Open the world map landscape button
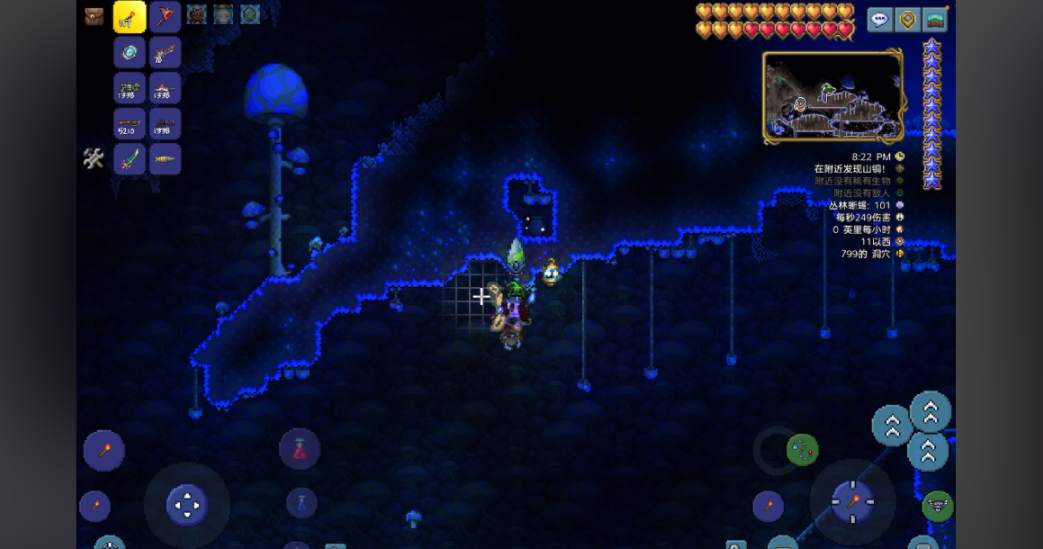1043x549 pixels. pos(935,19)
